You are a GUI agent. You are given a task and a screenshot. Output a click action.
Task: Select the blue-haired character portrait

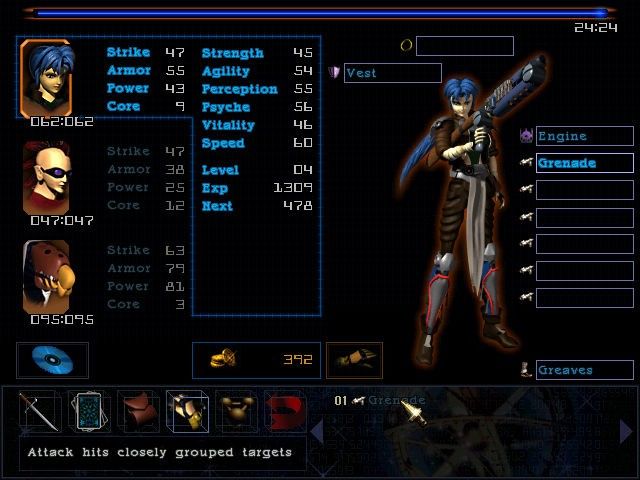point(45,78)
